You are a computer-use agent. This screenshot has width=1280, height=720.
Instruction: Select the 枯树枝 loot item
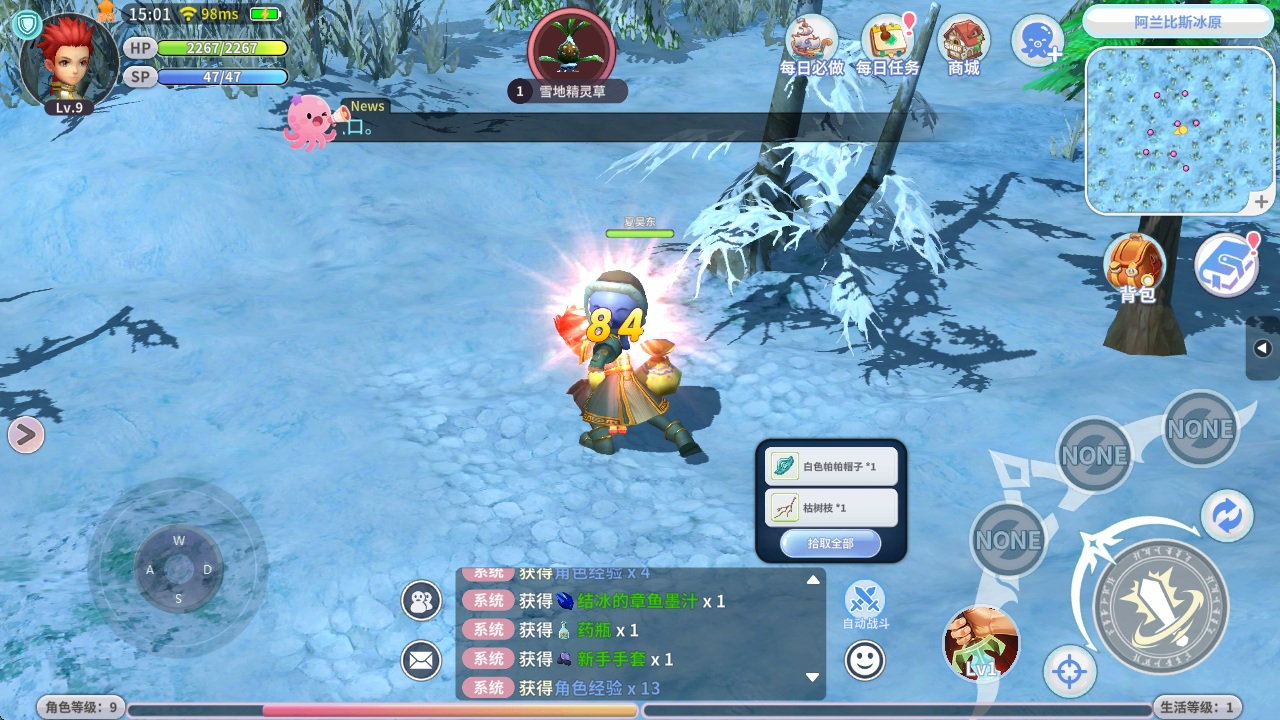point(831,508)
